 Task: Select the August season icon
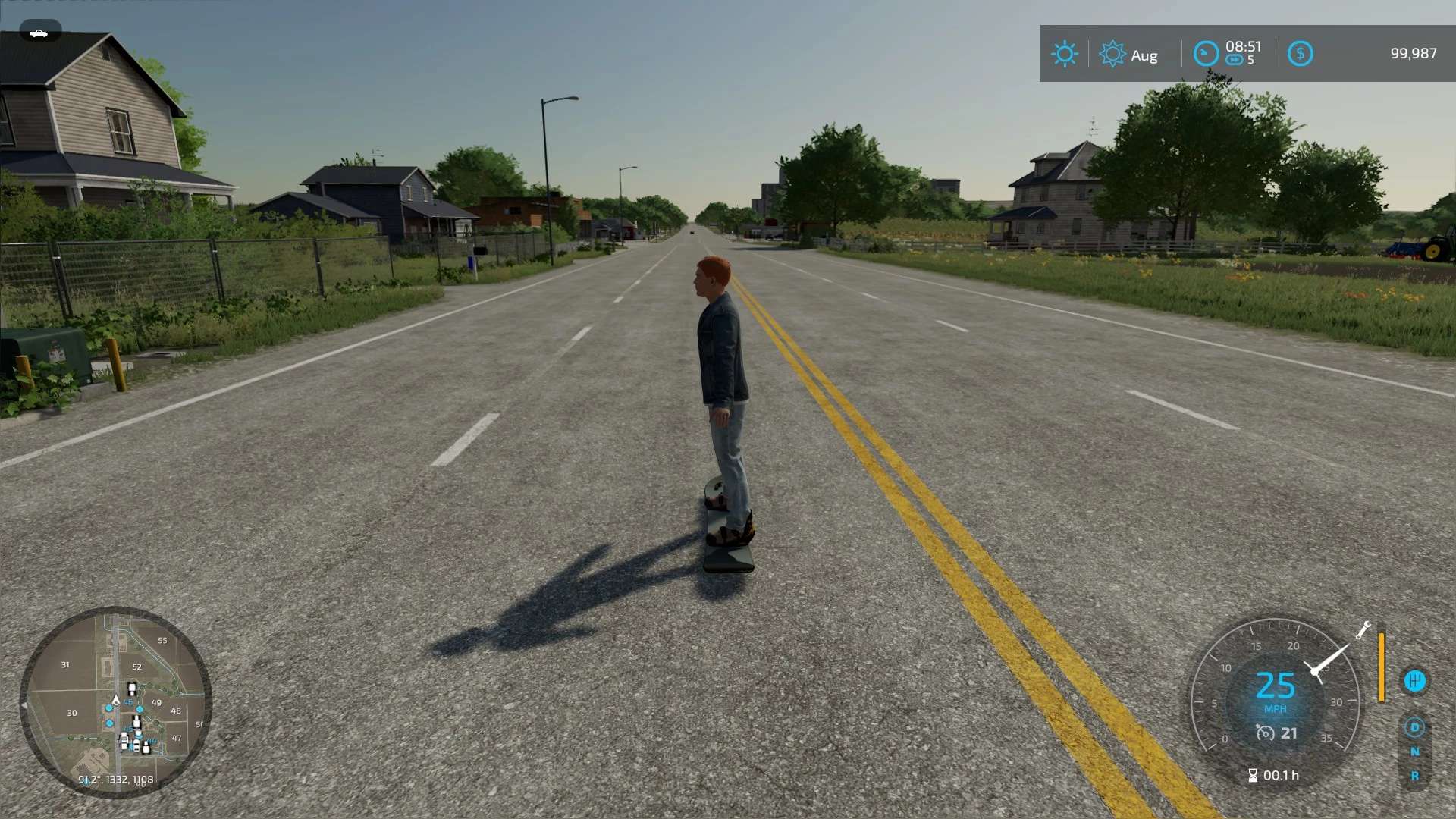pyautogui.click(x=1112, y=54)
